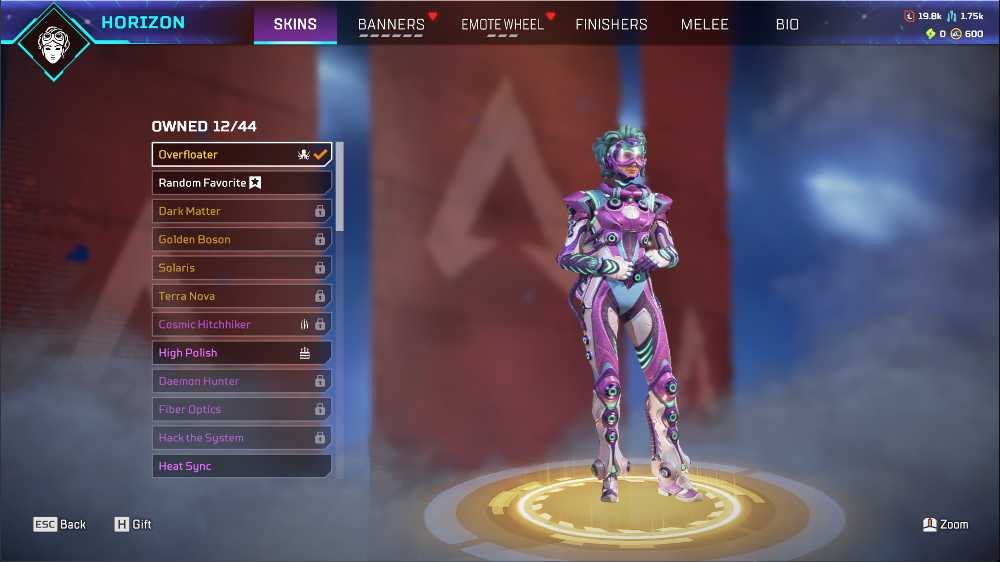1000x562 pixels.
Task: Preview the Solaris skin
Action: click(242, 268)
